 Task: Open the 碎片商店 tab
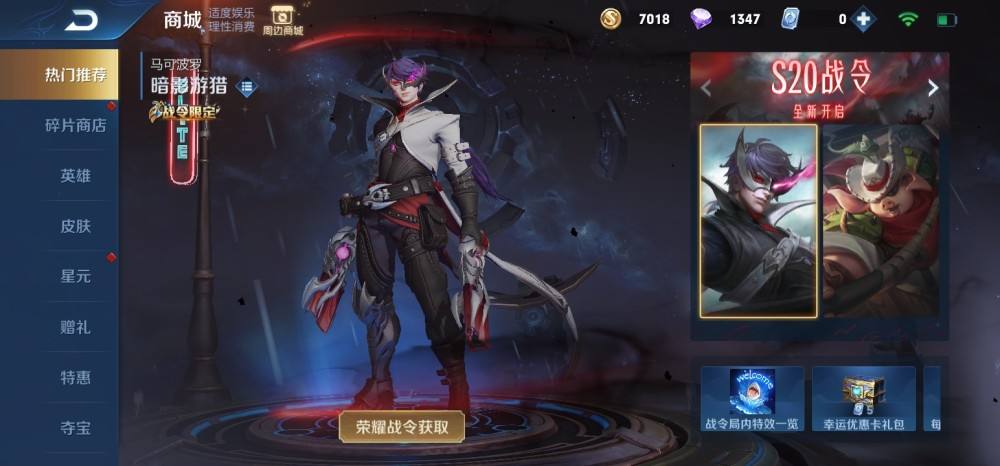pyautogui.click(x=75, y=125)
